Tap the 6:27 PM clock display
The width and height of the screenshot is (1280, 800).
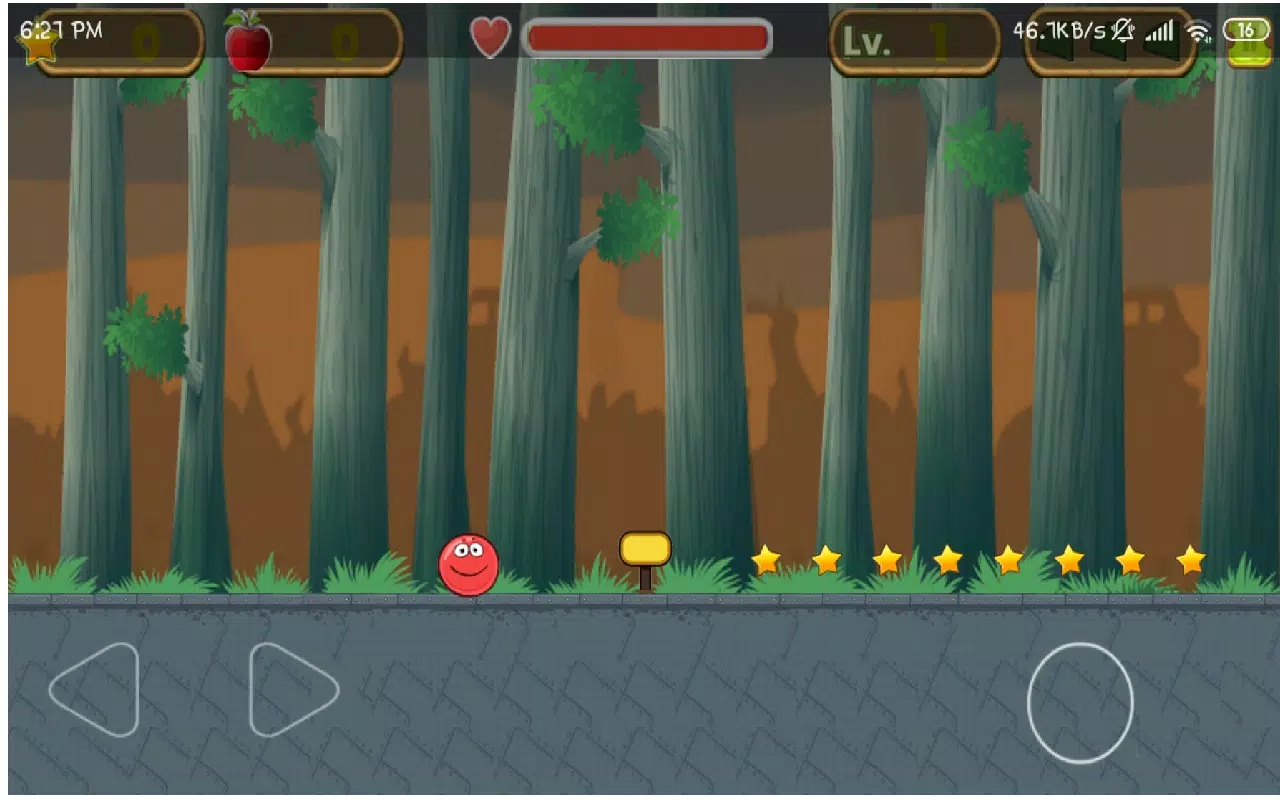[x=58, y=29]
